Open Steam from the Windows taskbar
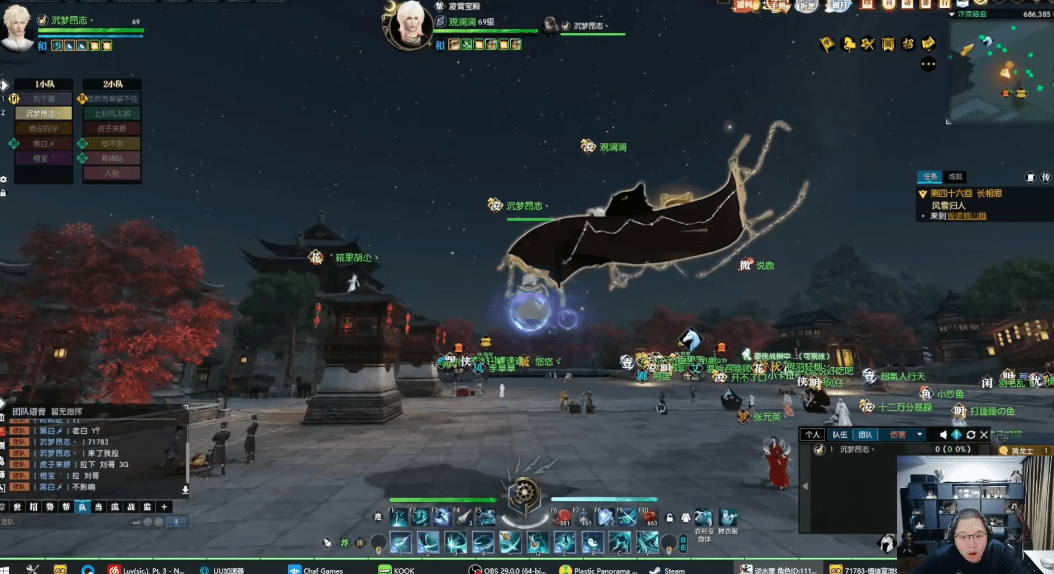 [671, 569]
